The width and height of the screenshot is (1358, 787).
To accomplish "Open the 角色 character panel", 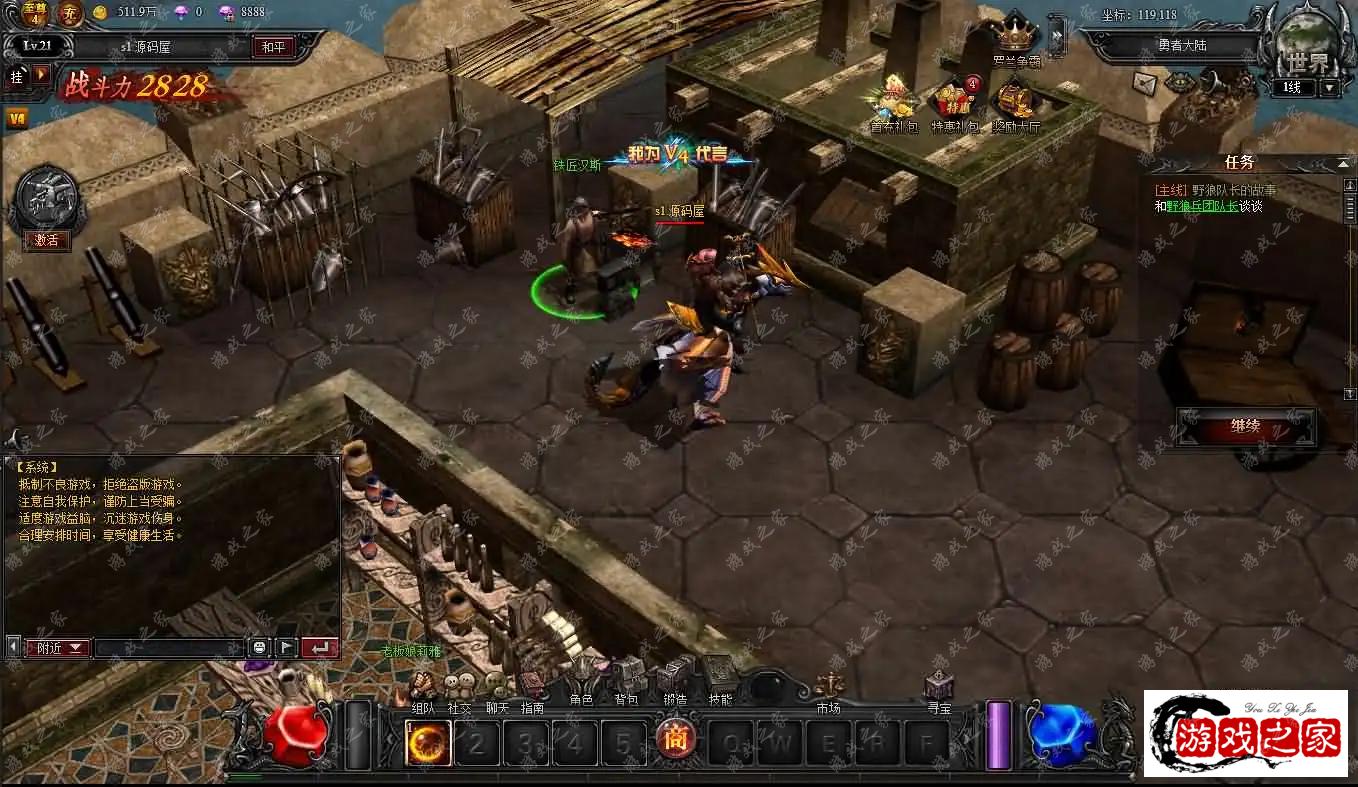I will click(x=581, y=682).
